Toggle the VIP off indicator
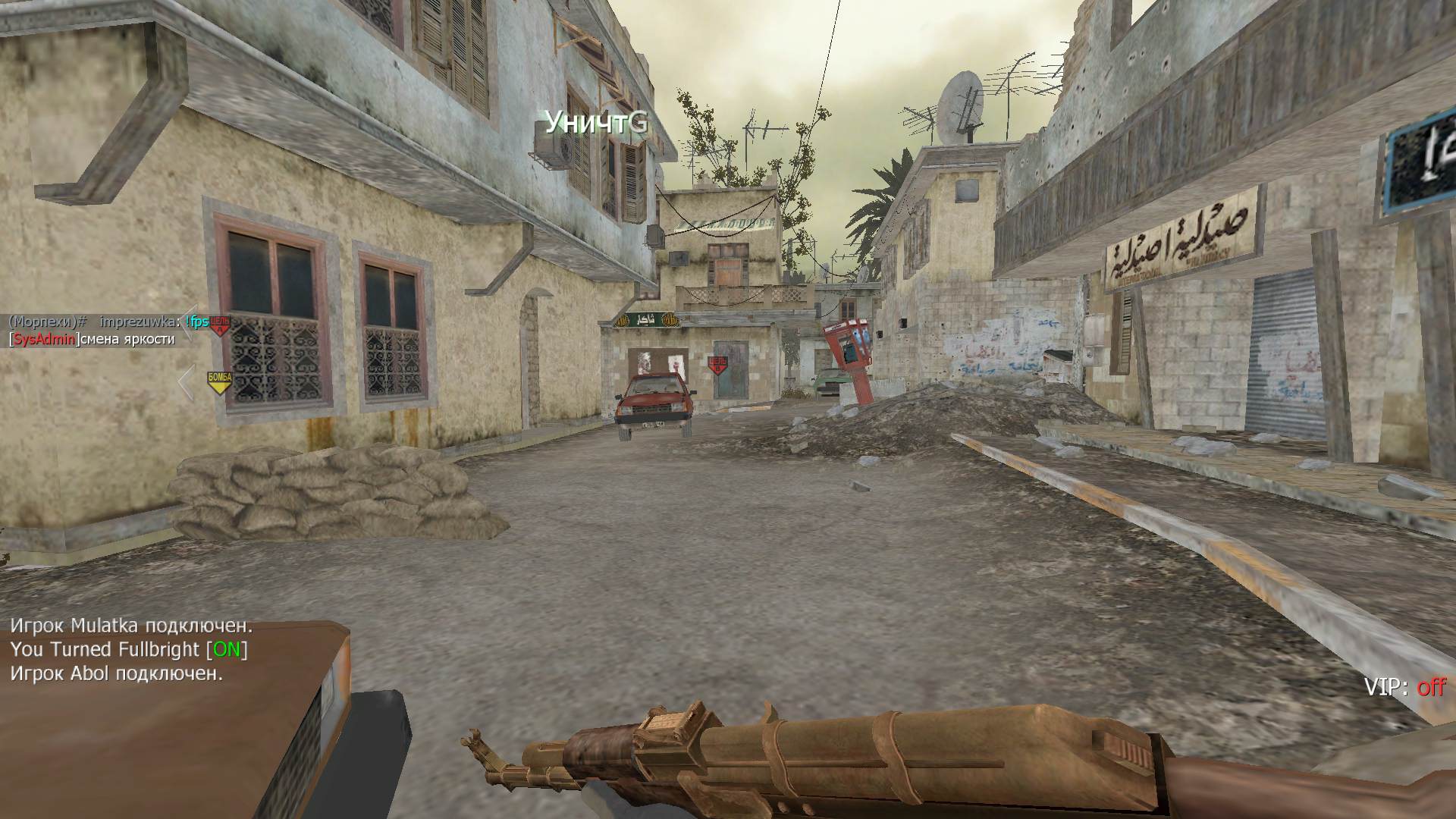 point(1404,688)
